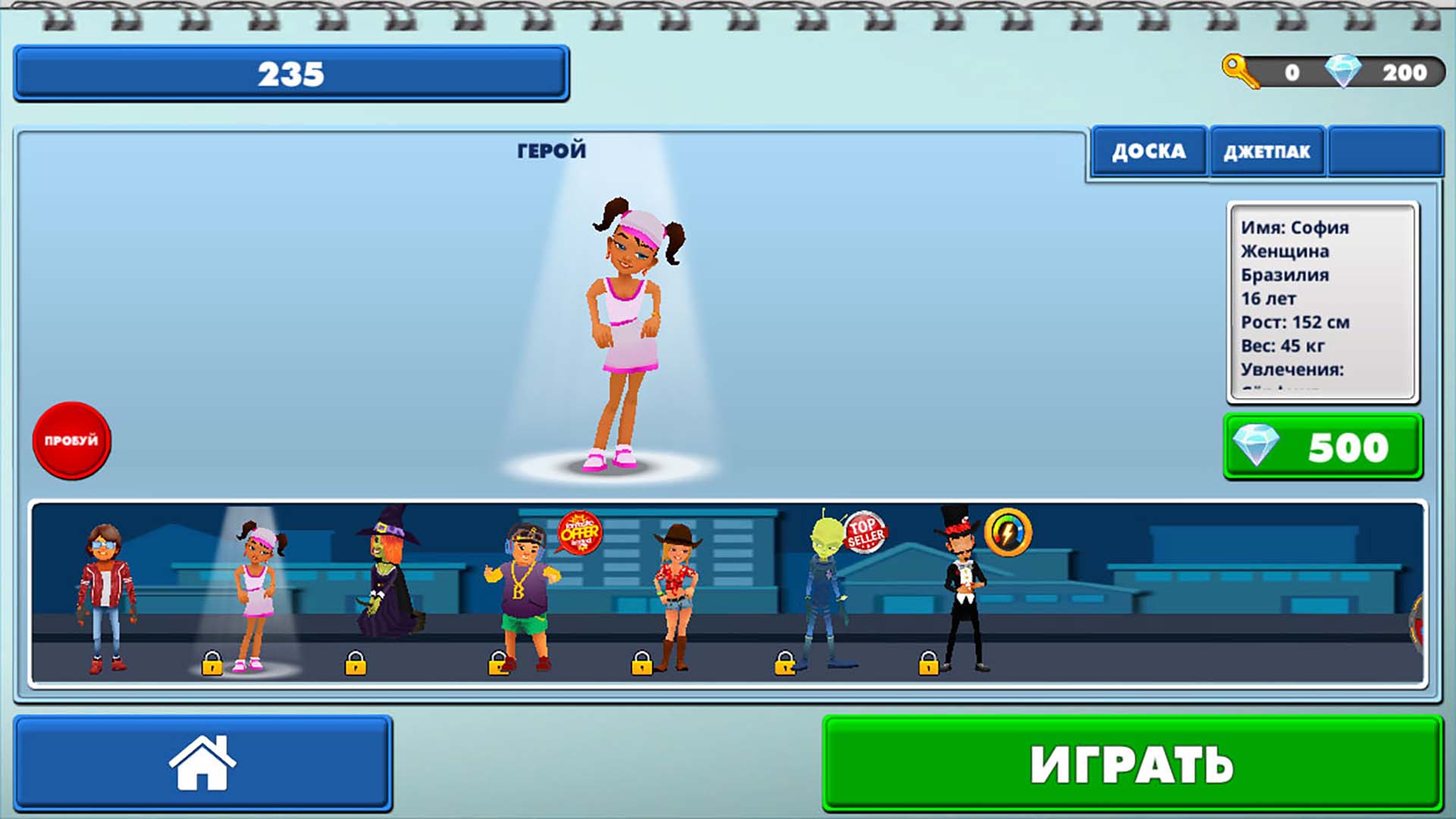Select the ГЕРОЙ tab
Screen dimensions: 1456x819
[x=551, y=149]
